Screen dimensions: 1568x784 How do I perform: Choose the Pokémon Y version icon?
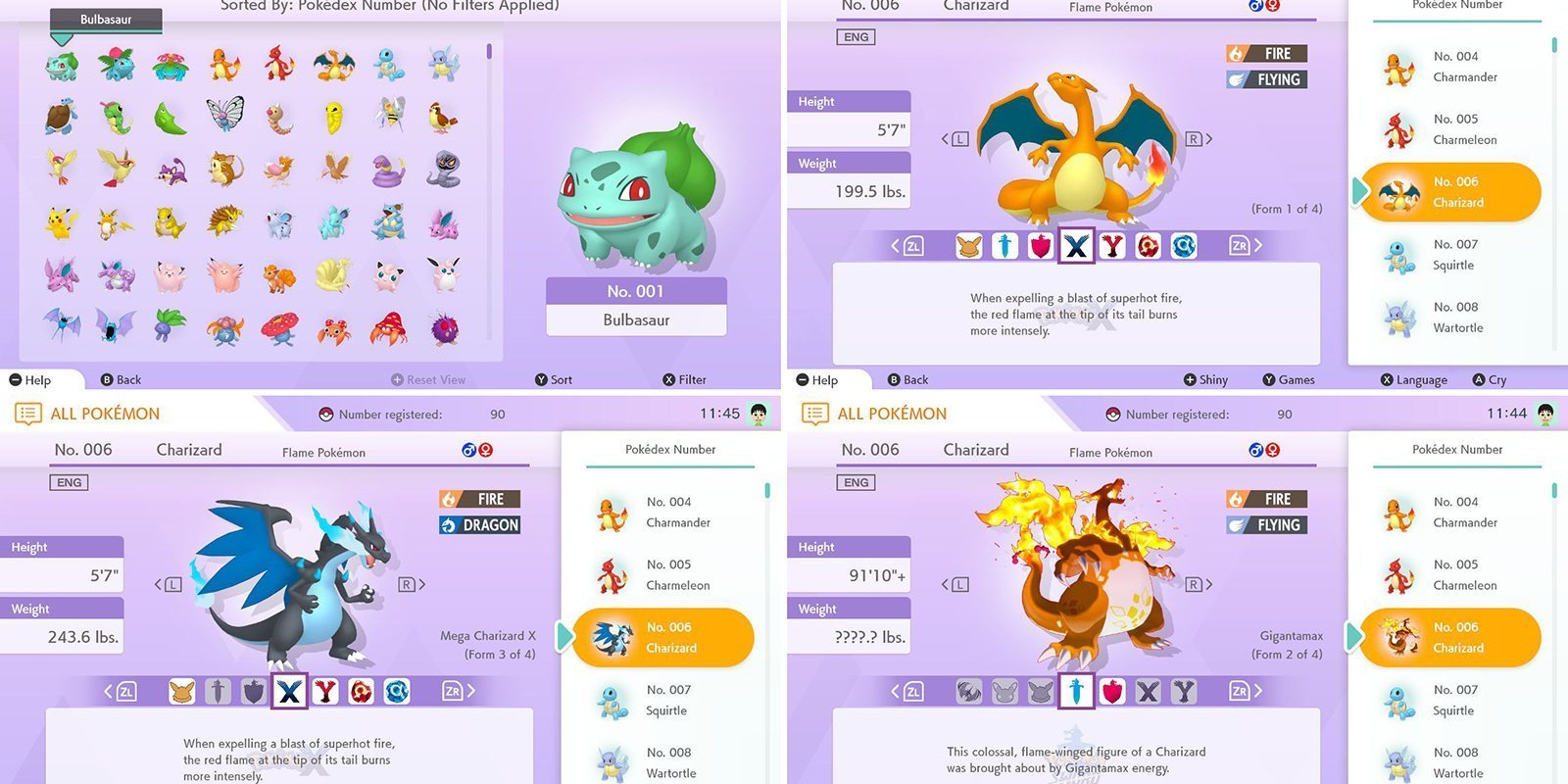1112,246
